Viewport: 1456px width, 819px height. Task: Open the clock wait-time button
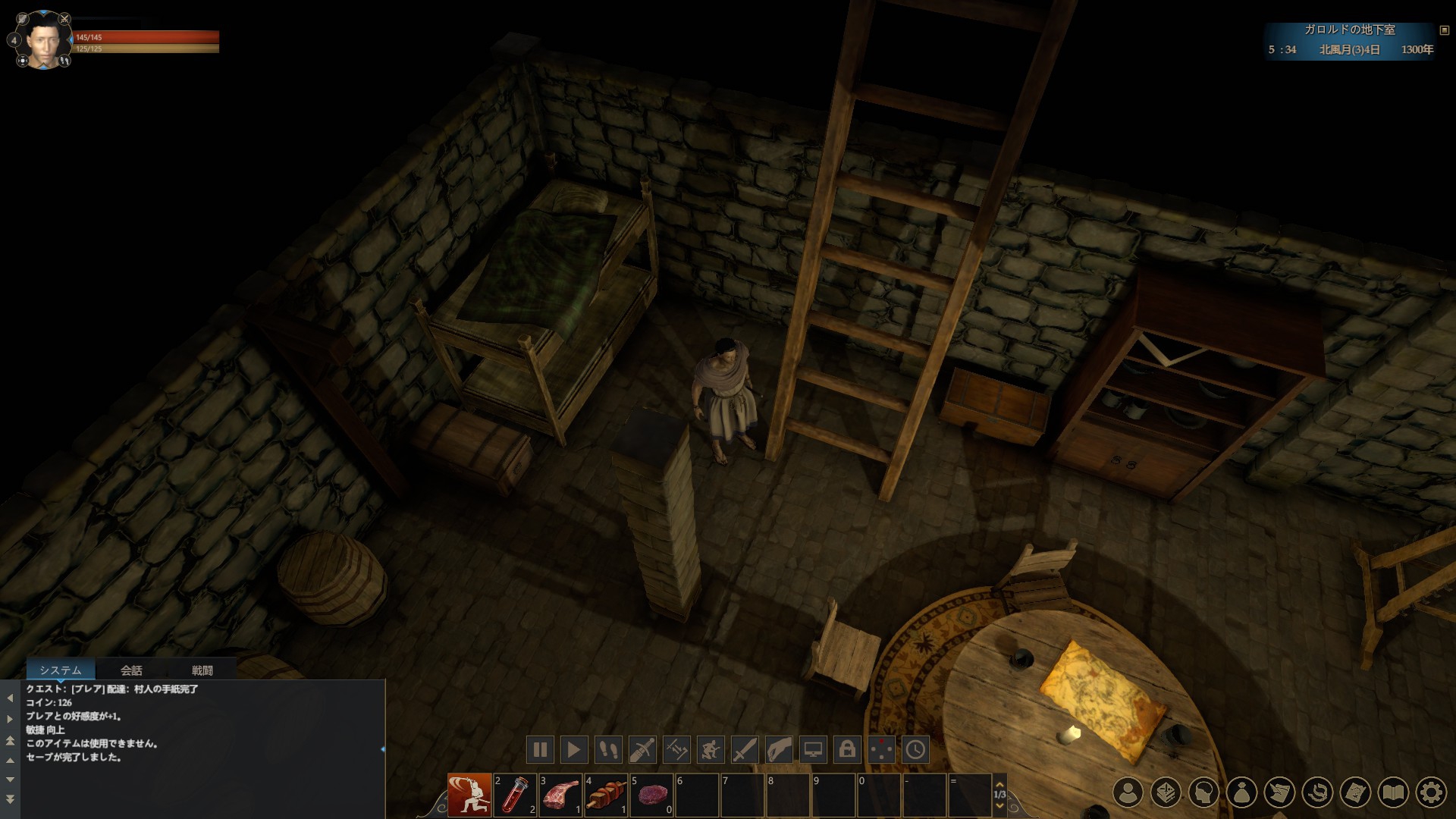pyautogui.click(x=915, y=750)
